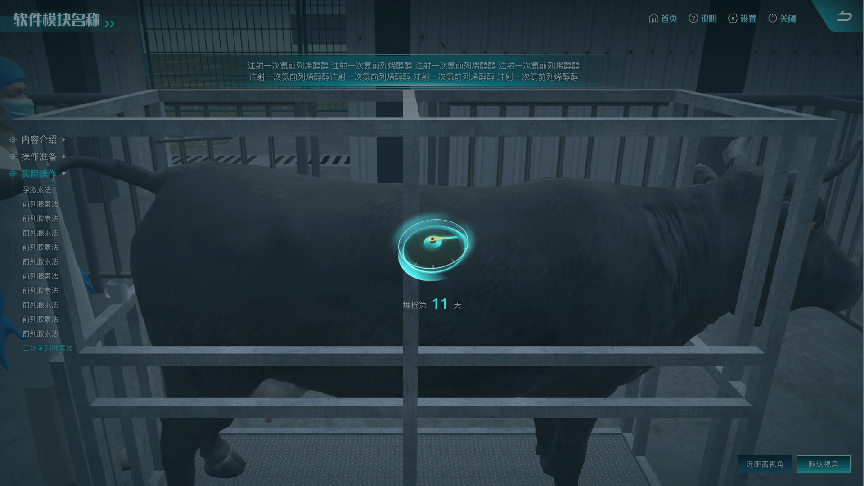Expand the 内容介绍 section
The width and height of the screenshot is (864, 486).
coord(38,139)
